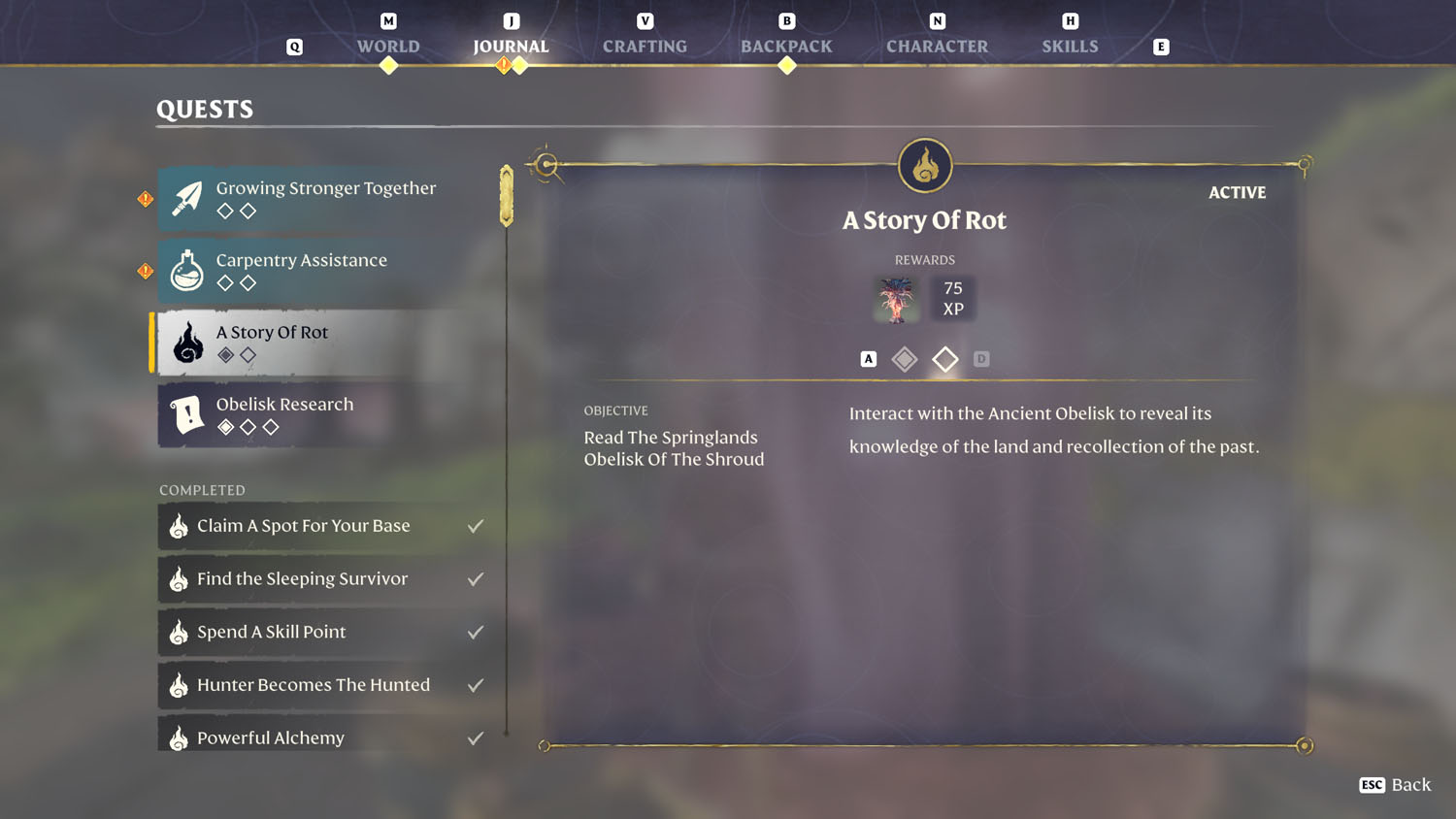Switch to the Skills tab
The image size is (1456, 819).
[x=1070, y=46]
